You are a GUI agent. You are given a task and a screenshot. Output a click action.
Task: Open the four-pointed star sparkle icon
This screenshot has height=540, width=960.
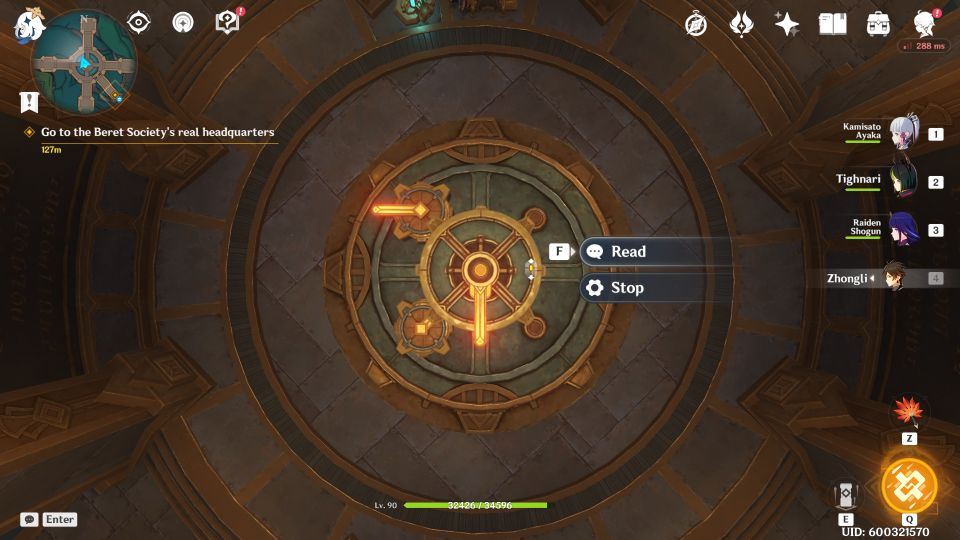pyautogui.click(x=787, y=24)
